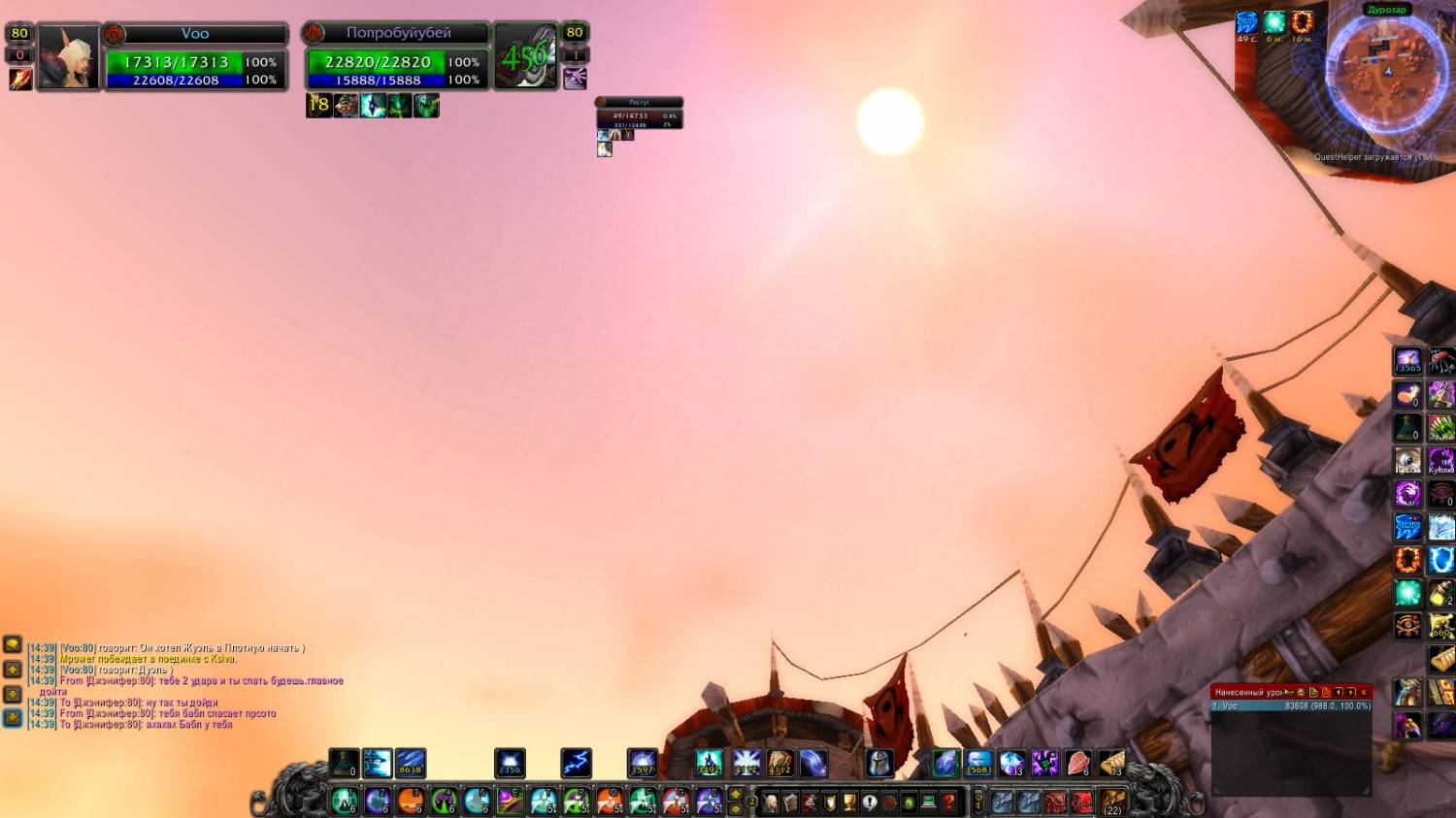This screenshot has width=1456, height=818.
Task: Open the backpack showing (22) free slots
Action: [x=1112, y=802]
